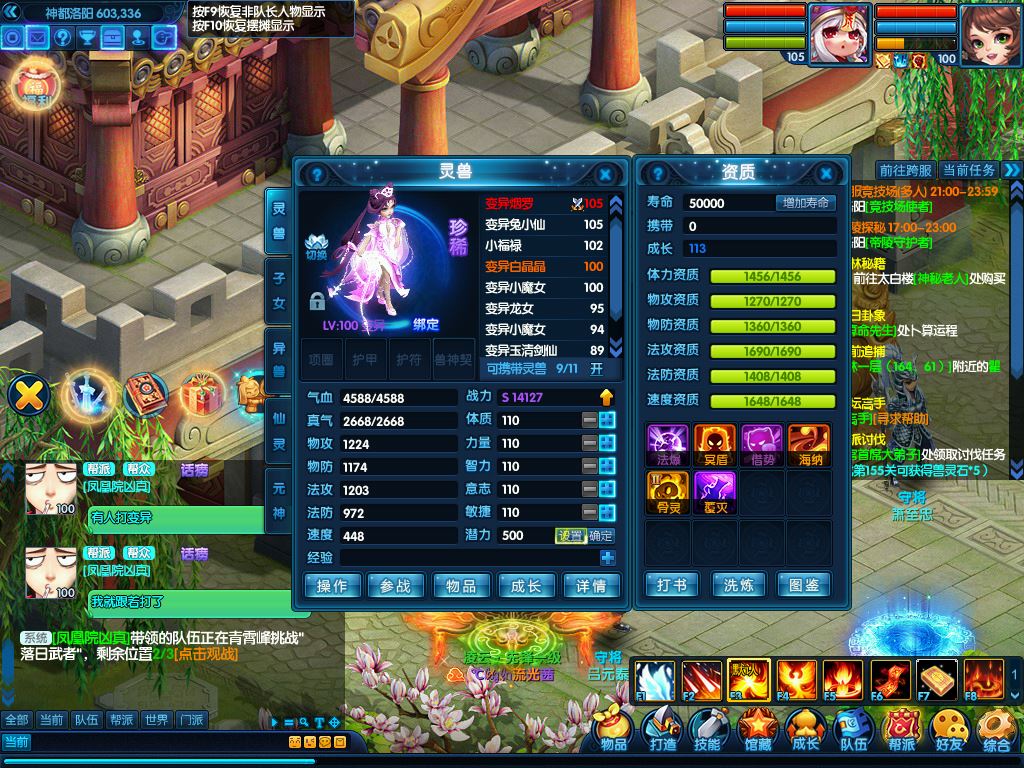
Task: Switch to the 子女 side tab
Action: (x=279, y=289)
